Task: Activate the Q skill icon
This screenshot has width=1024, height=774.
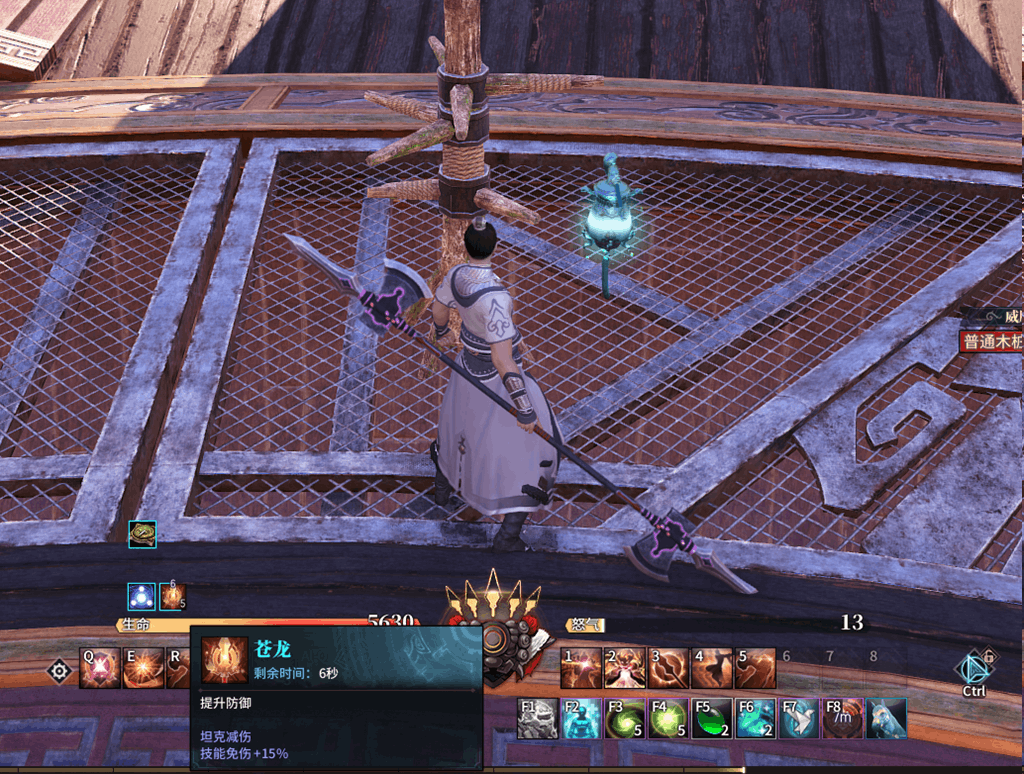Action: pyautogui.click(x=100, y=668)
